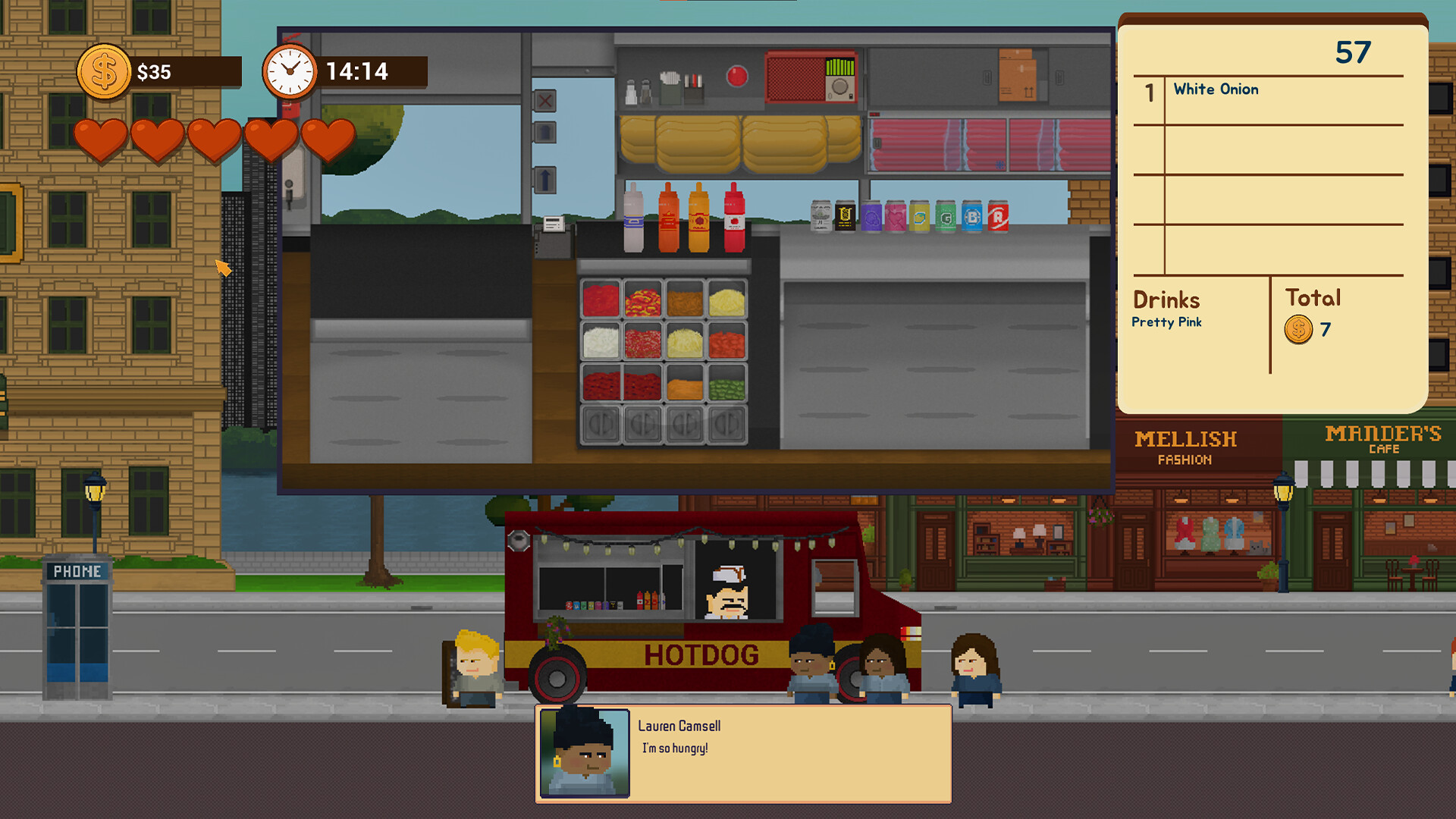Viewport: 1456px width, 819px height.
Task: Click the coin icon next to the total
Action: click(x=1298, y=329)
